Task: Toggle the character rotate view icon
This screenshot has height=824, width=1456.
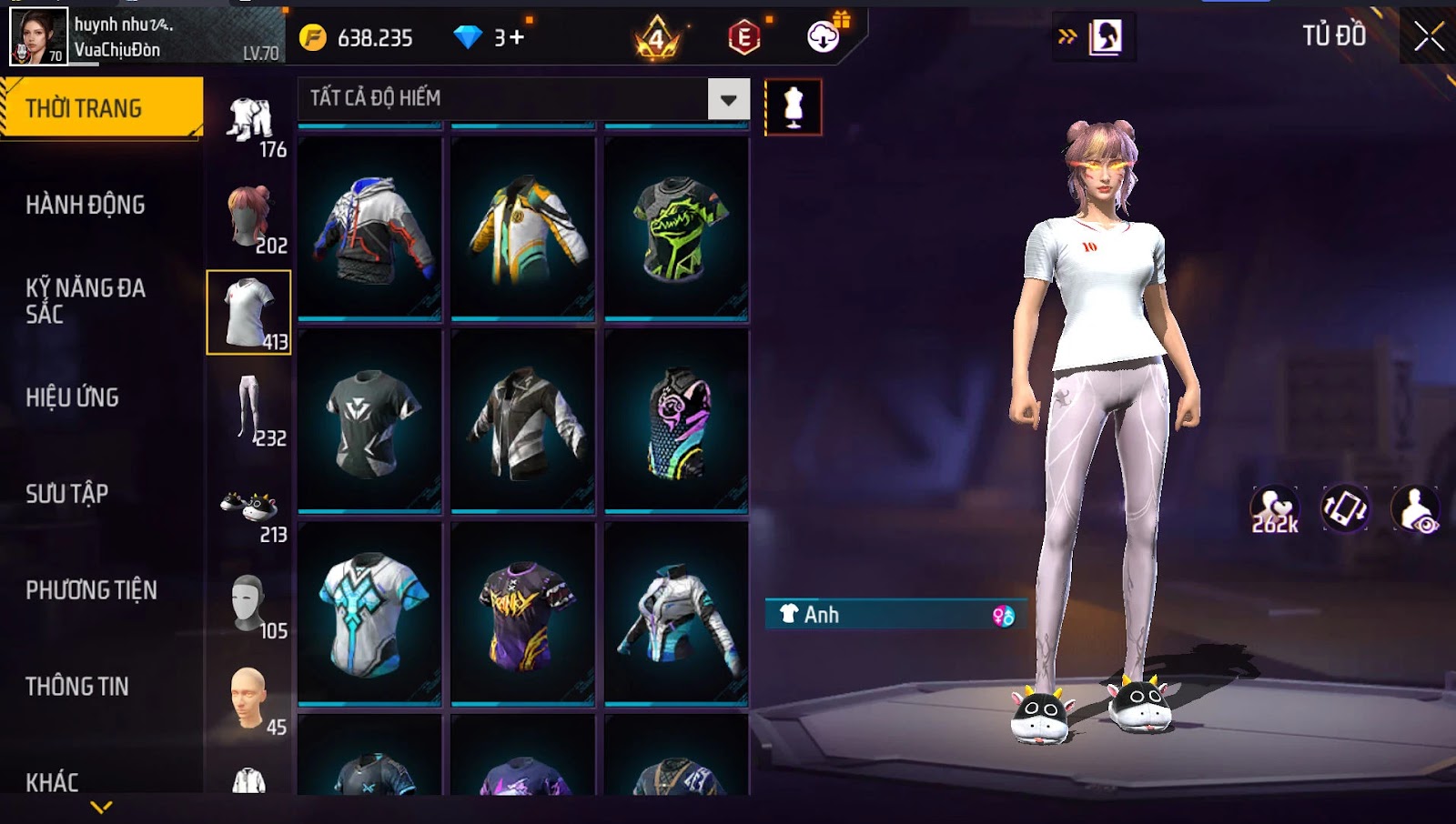Action: (1345, 509)
